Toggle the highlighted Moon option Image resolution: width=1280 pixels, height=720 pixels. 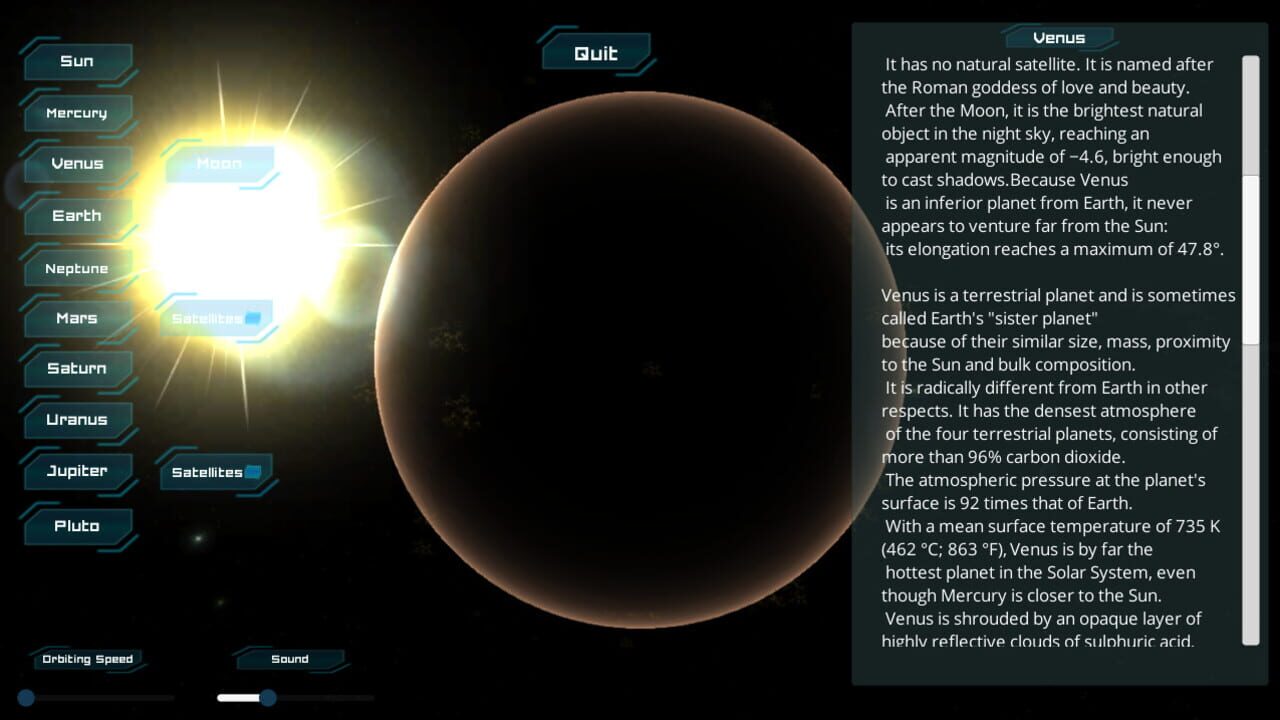(x=219, y=163)
